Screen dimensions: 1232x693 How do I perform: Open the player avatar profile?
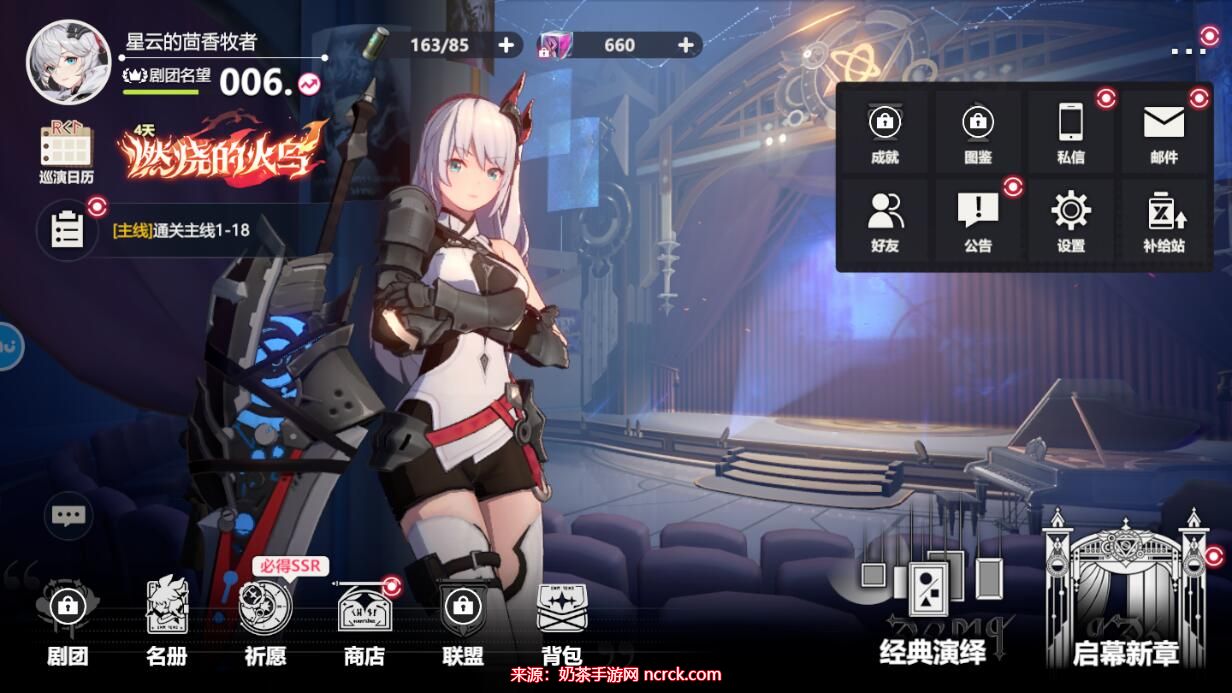[68, 61]
